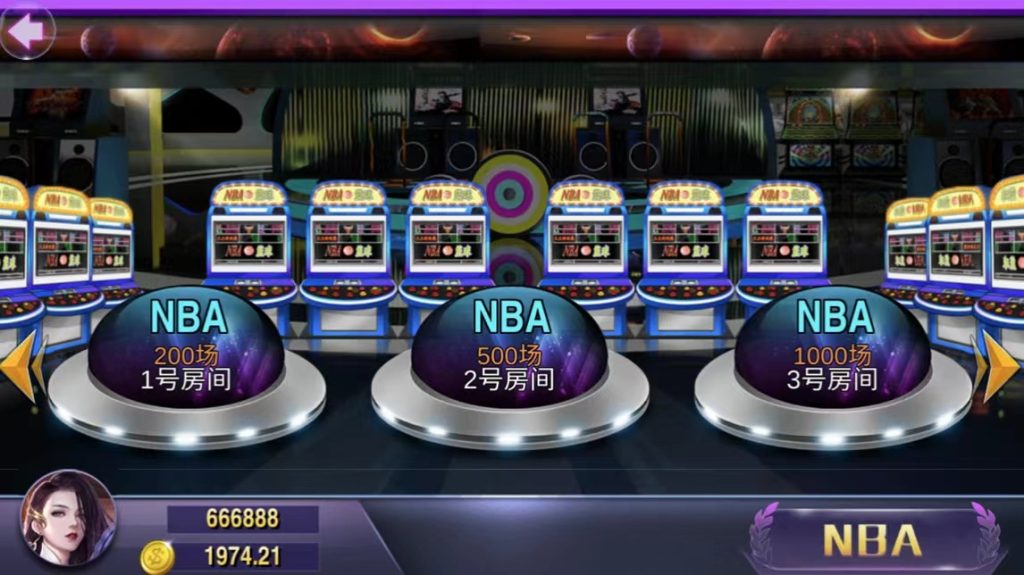Enter NBA 200场 room 1
1024x575 pixels.
point(188,348)
